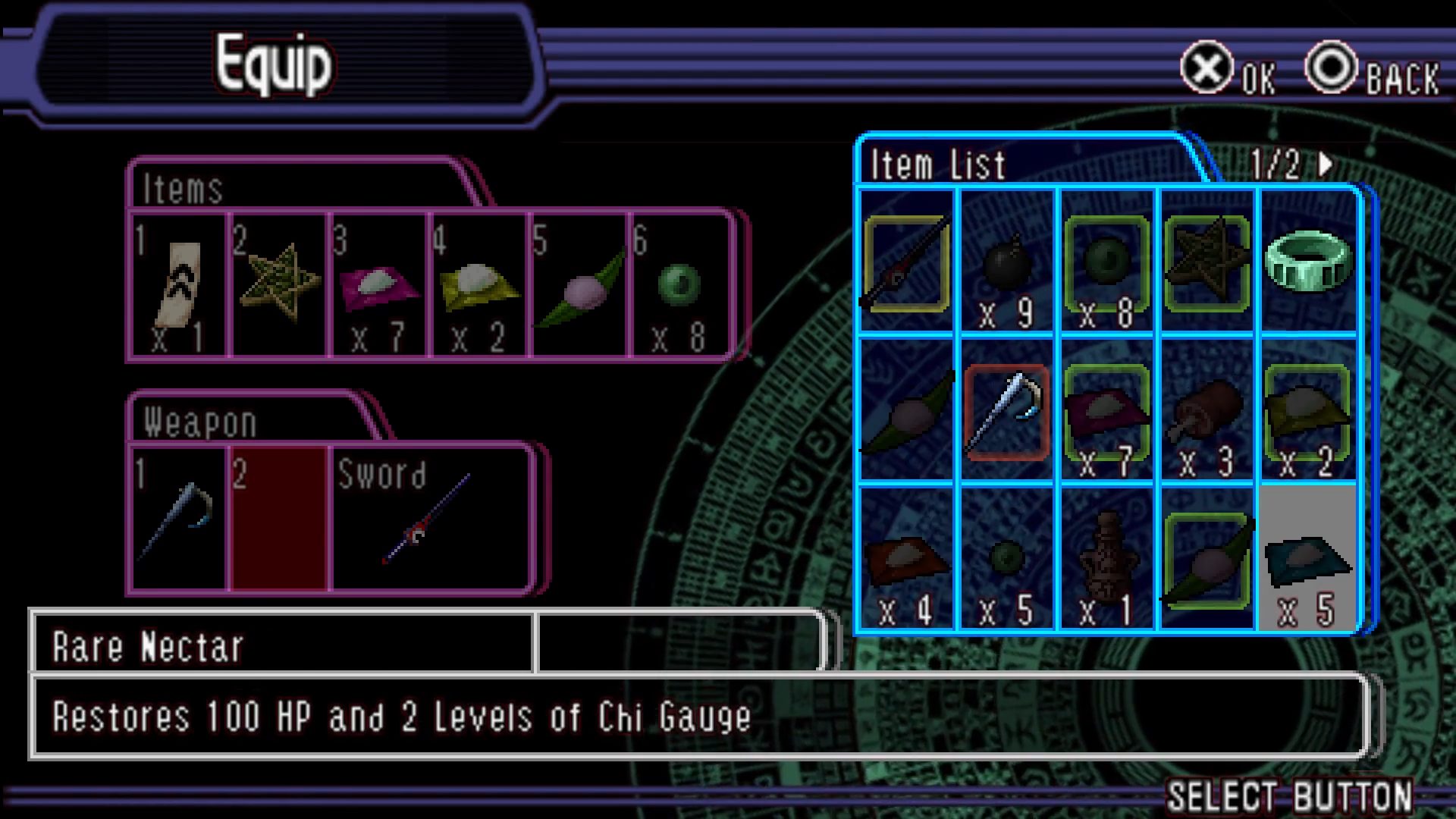
Task: Select the equipped Sword weapon slot
Action: pyautogui.click(x=430, y=518)
